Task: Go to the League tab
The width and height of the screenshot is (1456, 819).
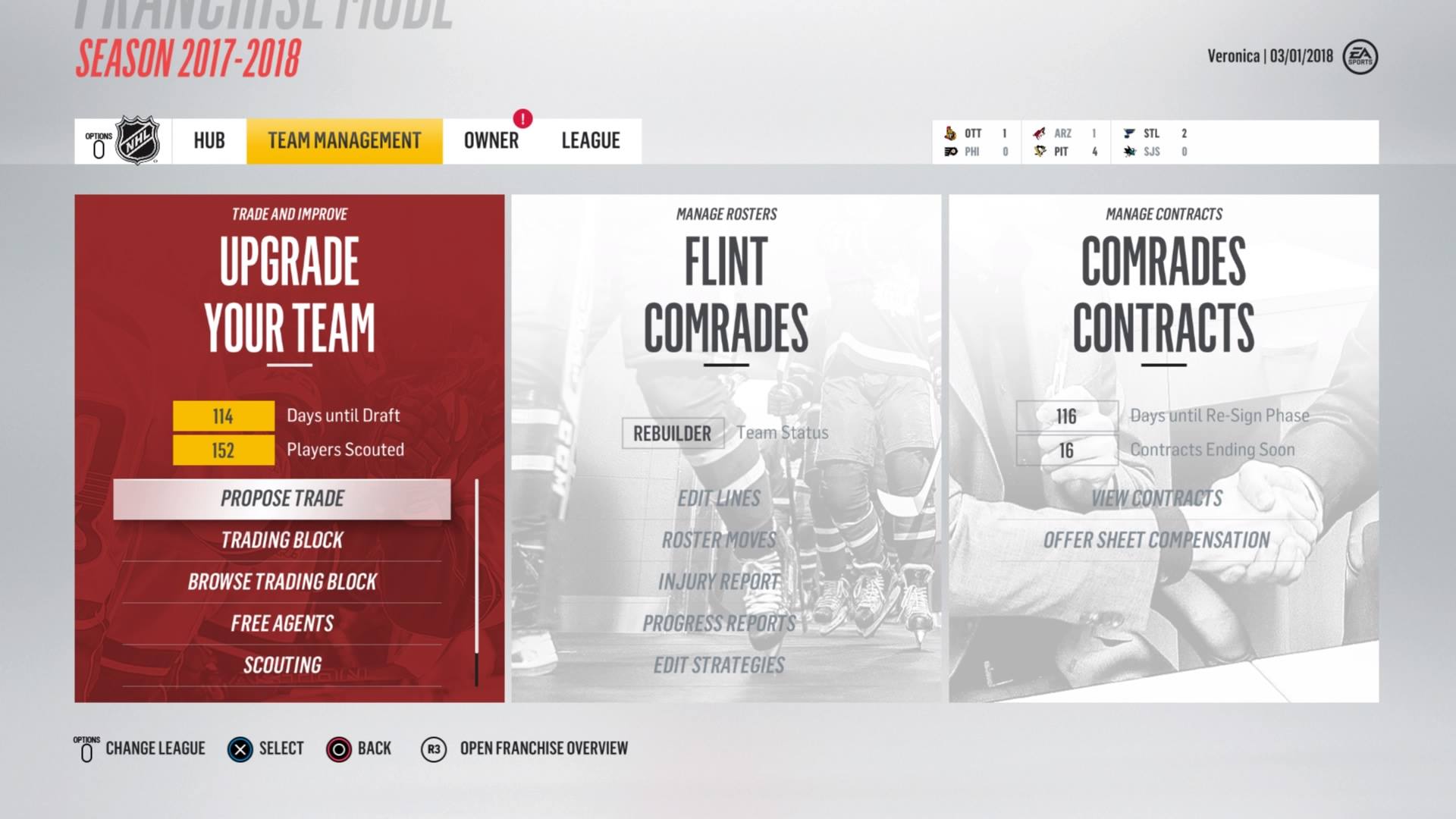Action: tap(591, 141)
